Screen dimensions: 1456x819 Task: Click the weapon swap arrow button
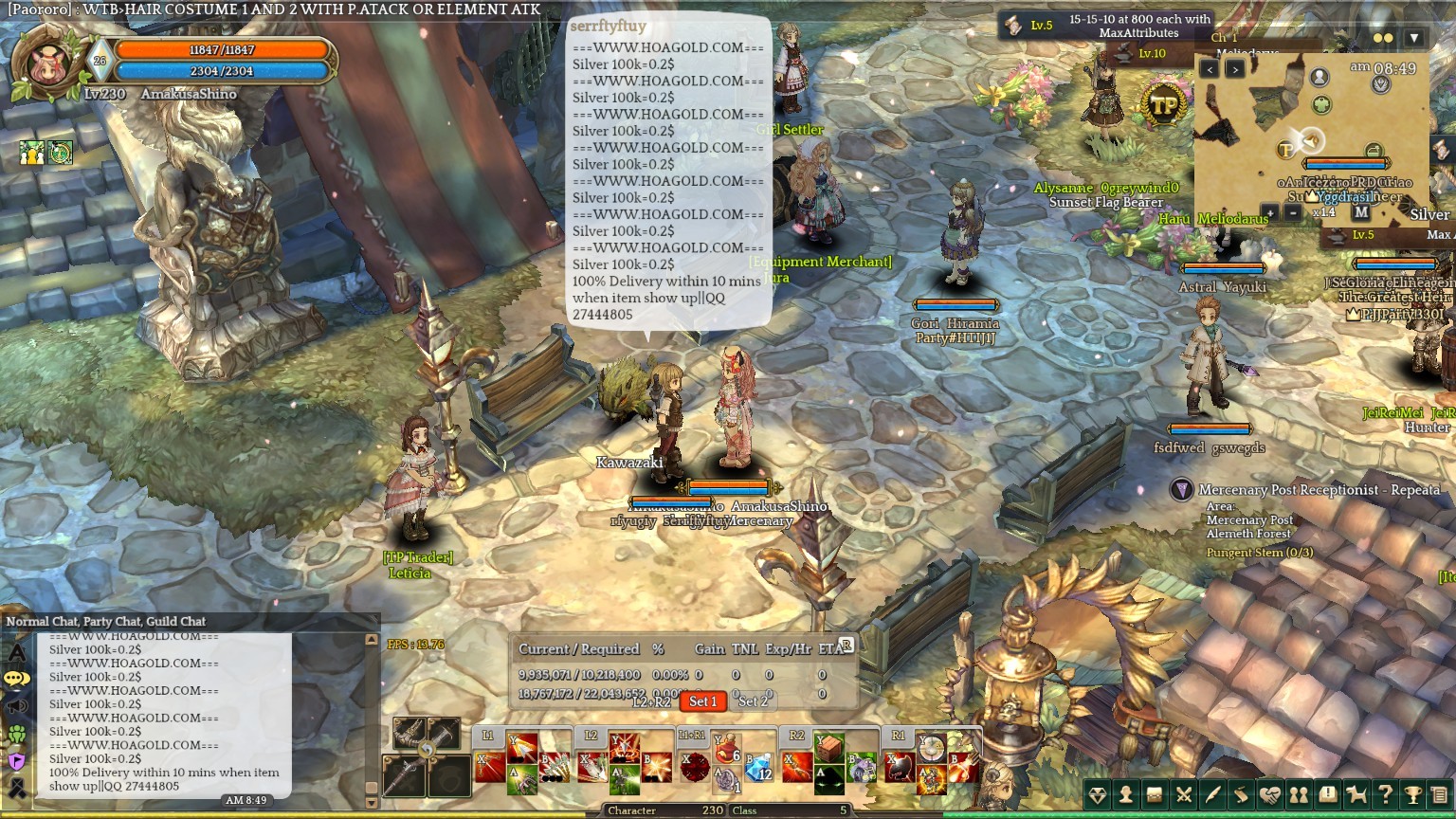[x=427, y=750]
